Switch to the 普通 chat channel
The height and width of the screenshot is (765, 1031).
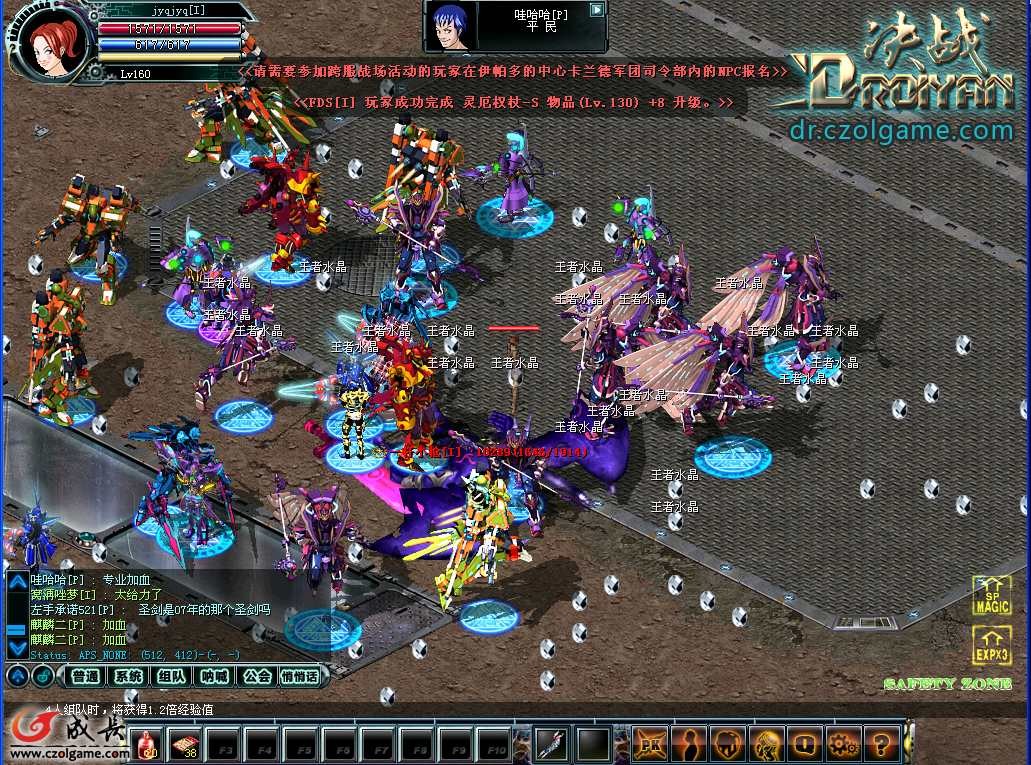(87, 676)
